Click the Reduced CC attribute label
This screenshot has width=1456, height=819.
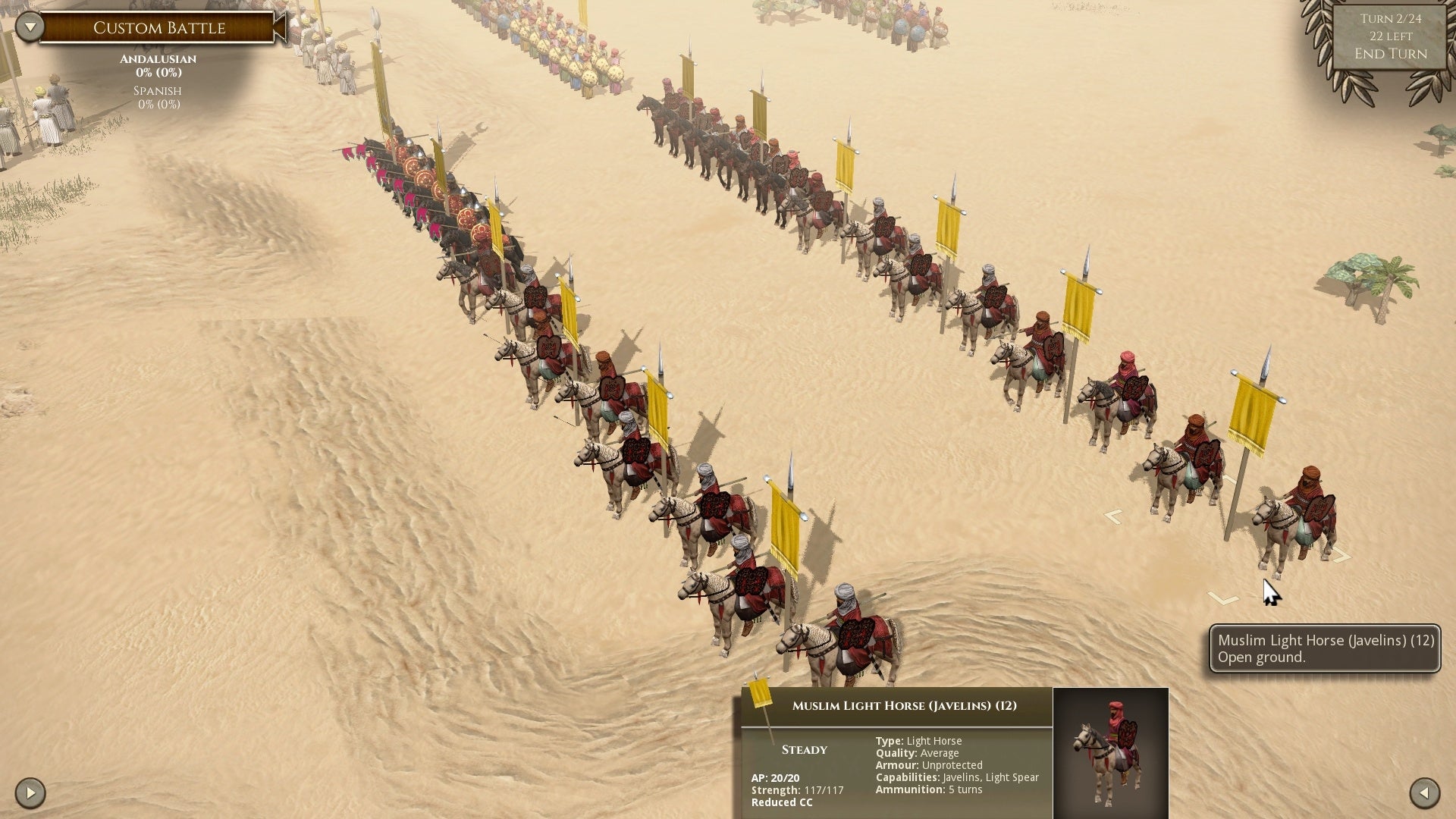780,802
